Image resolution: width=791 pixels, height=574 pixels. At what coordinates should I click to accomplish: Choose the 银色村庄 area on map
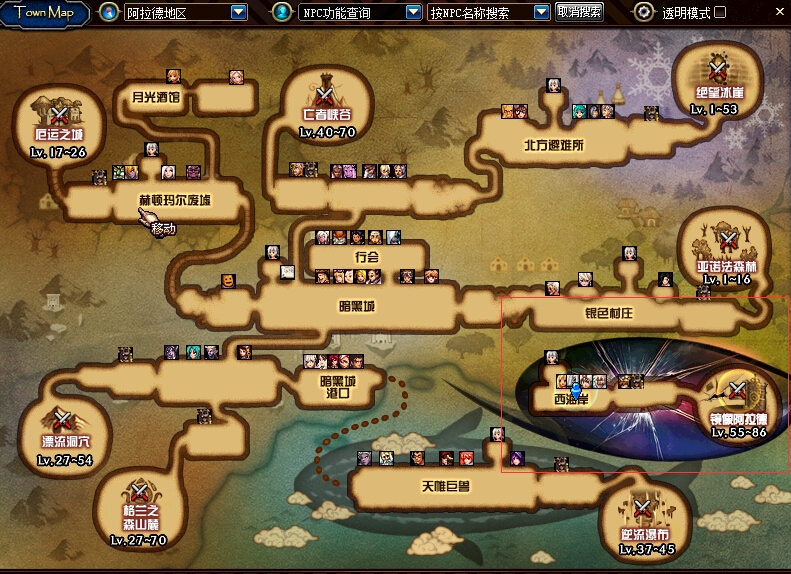click(x=609, y=313)
